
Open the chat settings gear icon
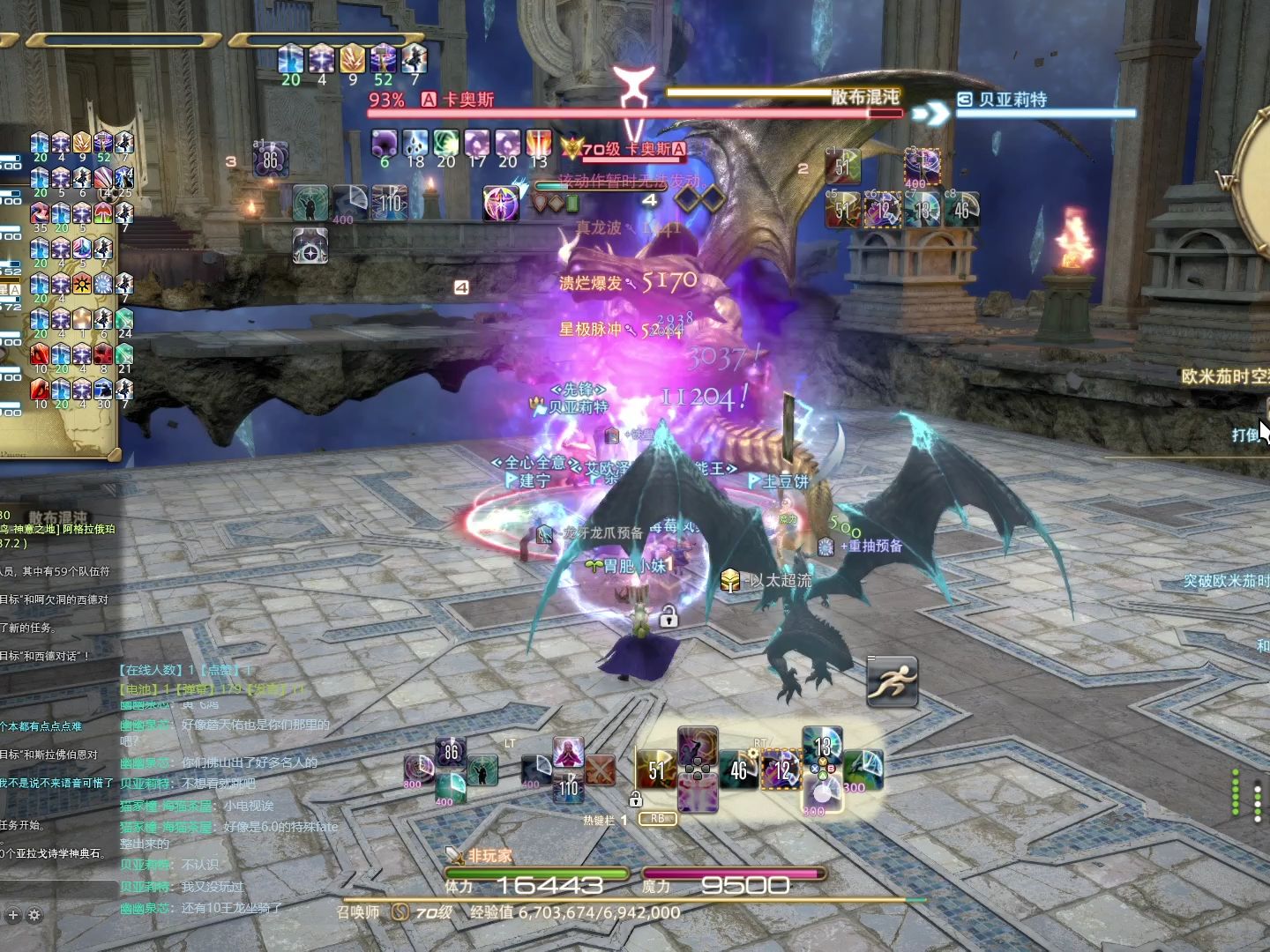(x=34, y=915)
